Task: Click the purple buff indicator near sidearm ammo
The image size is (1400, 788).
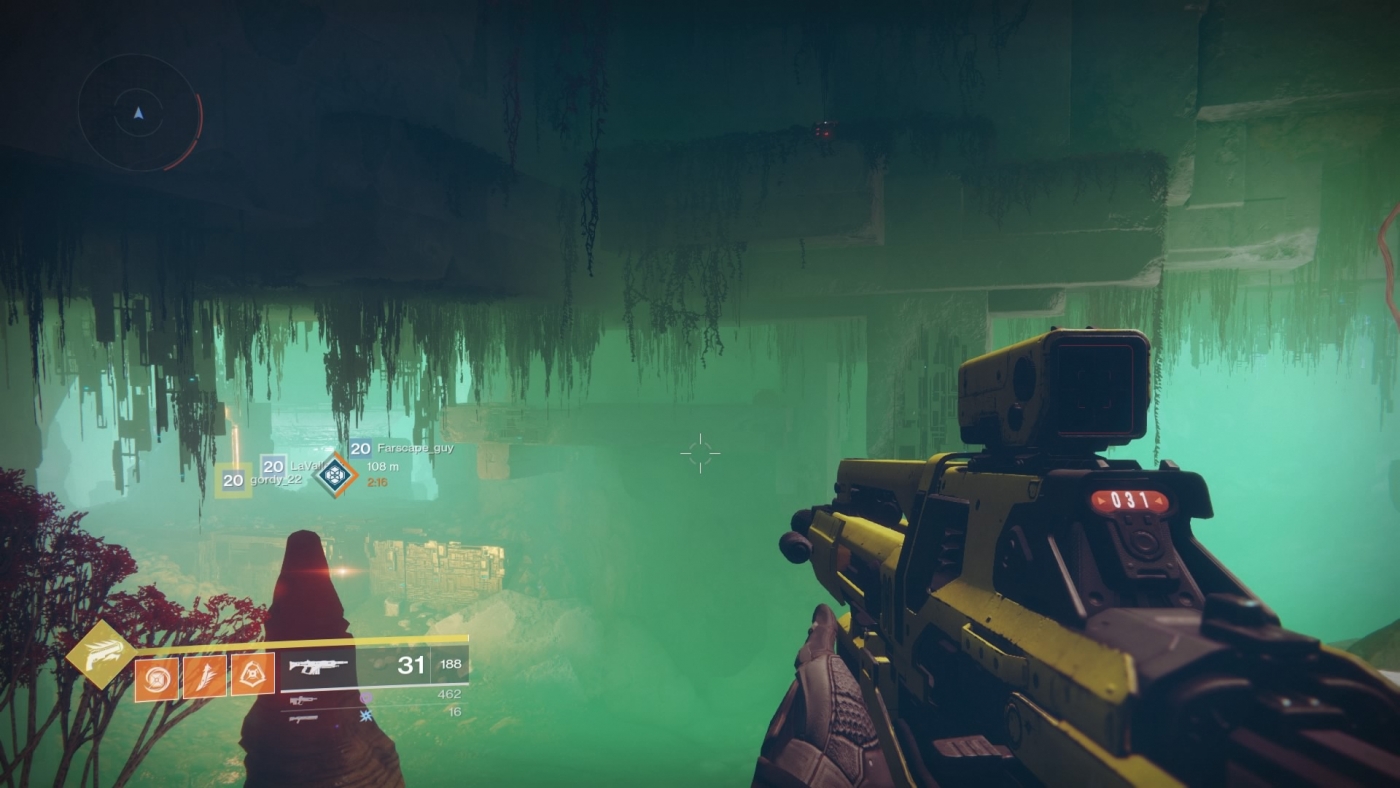Action: point(366,697)
